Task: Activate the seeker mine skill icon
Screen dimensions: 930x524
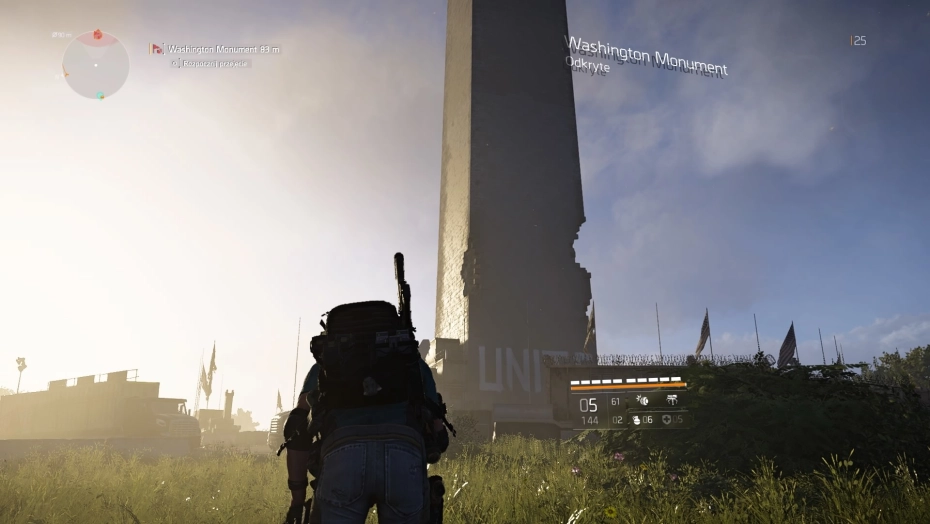Action: coord(642,401)
